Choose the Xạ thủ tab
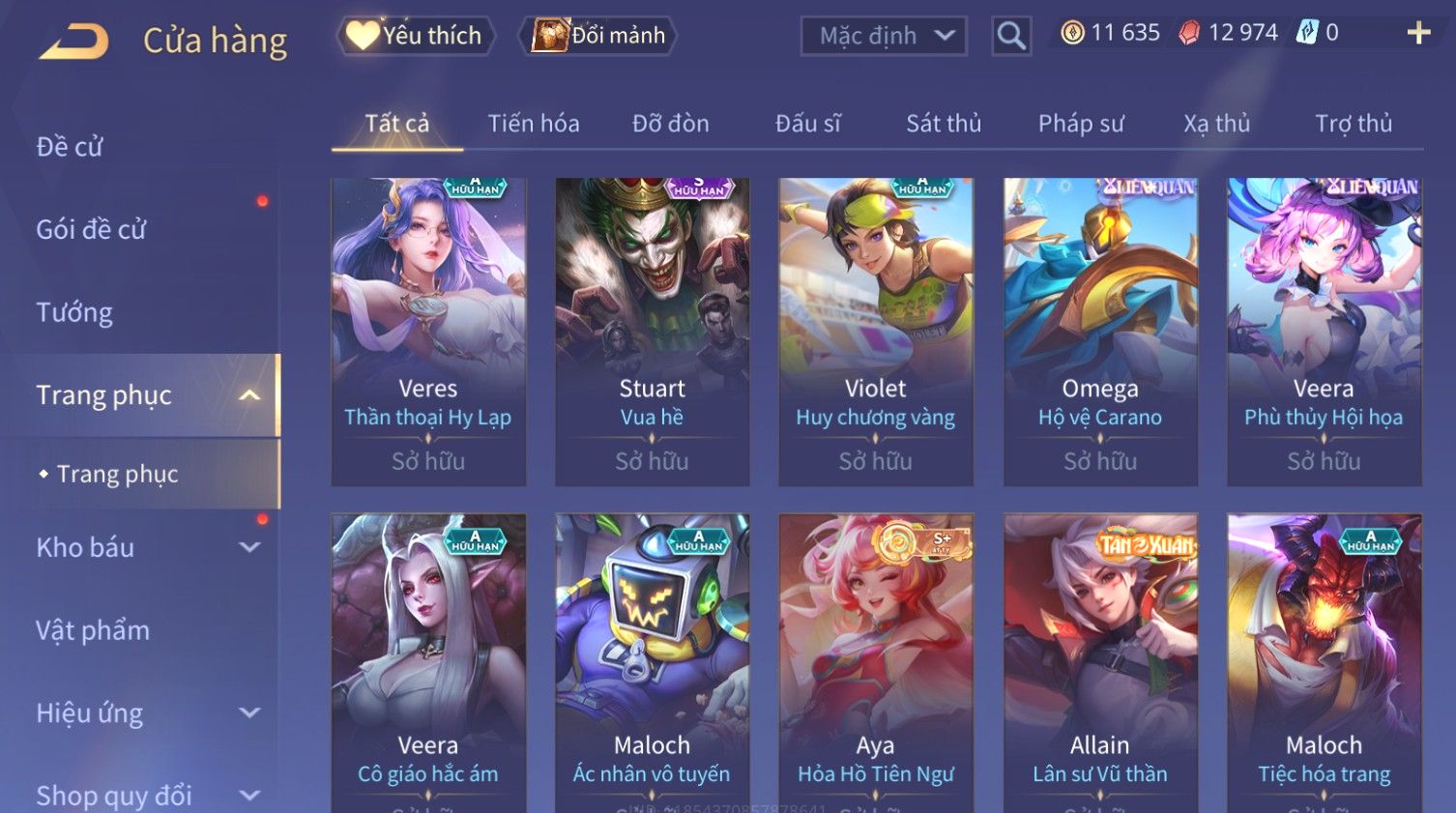1456x813 pixels. pyautogui.click(x=1216, y=124)
